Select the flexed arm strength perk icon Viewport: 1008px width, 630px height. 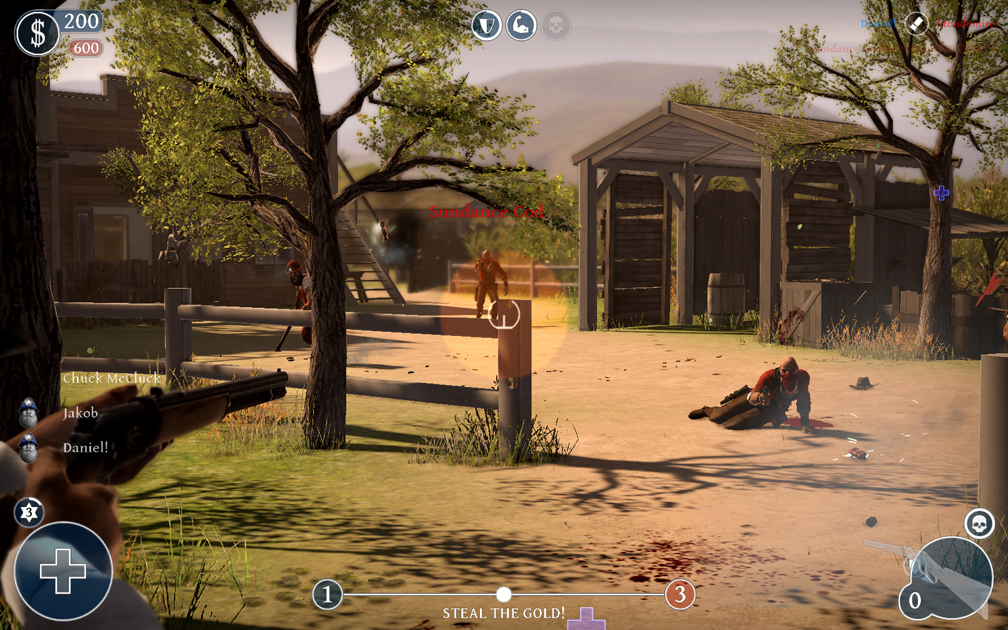[x=521, y=25]
